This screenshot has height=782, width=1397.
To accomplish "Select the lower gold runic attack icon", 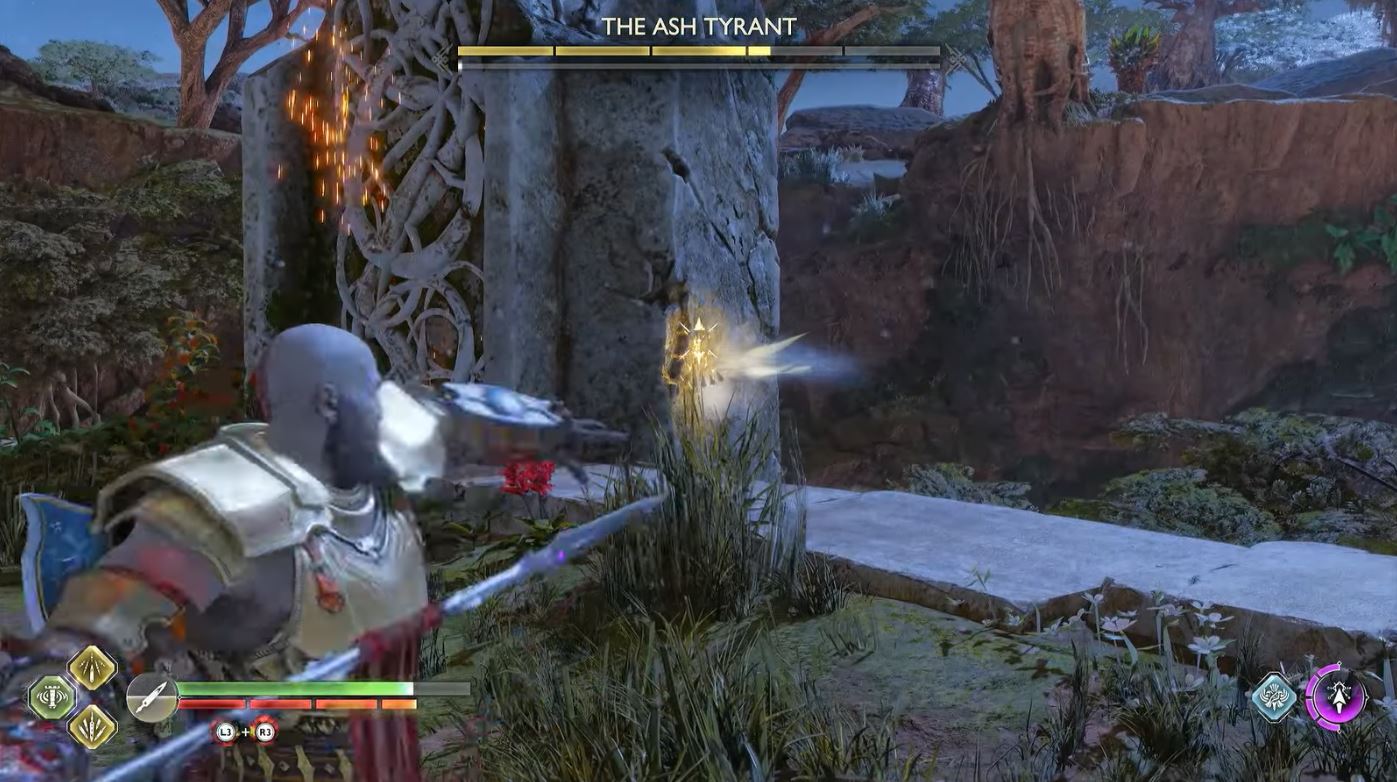I will (92, 725).
